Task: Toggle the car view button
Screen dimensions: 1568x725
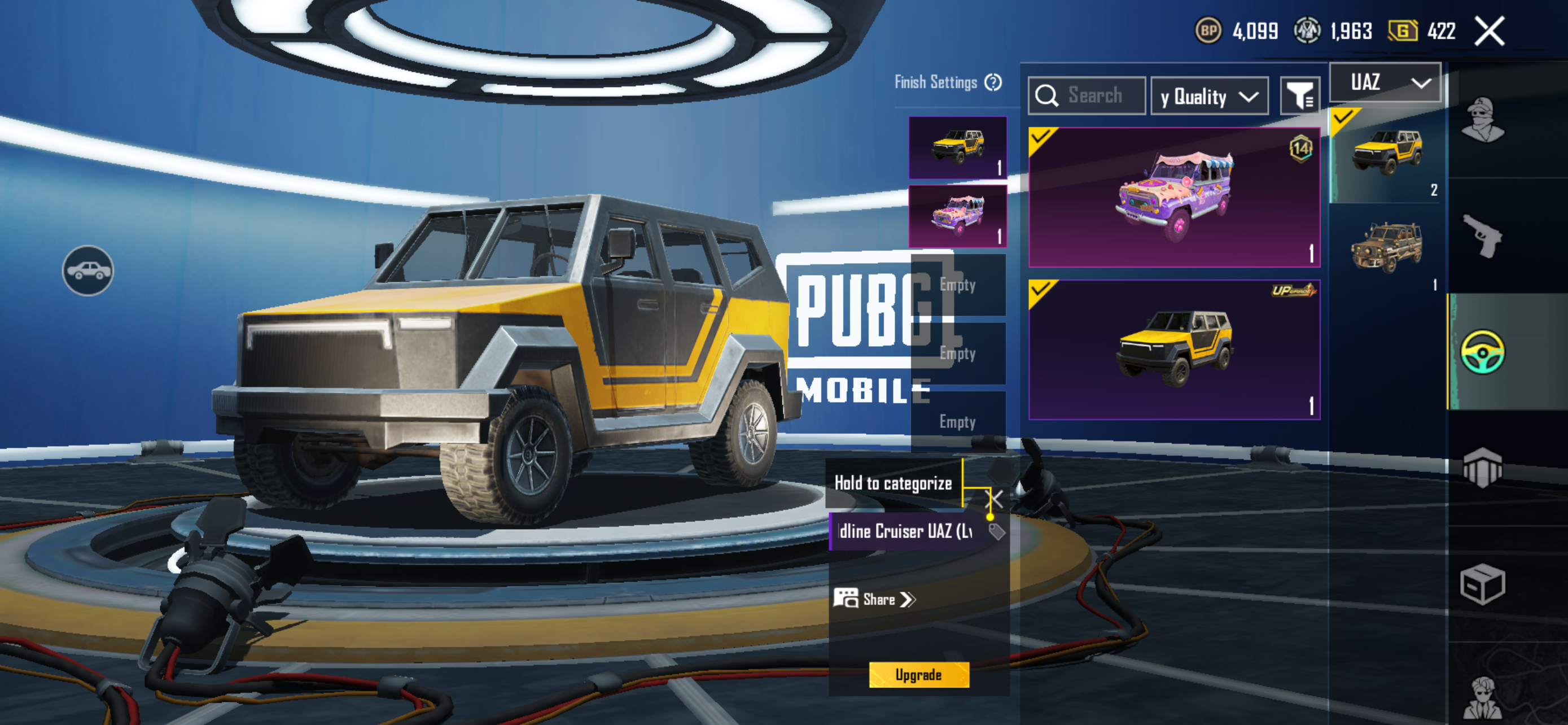Action: pyautogui.click(x=87, y=270)
